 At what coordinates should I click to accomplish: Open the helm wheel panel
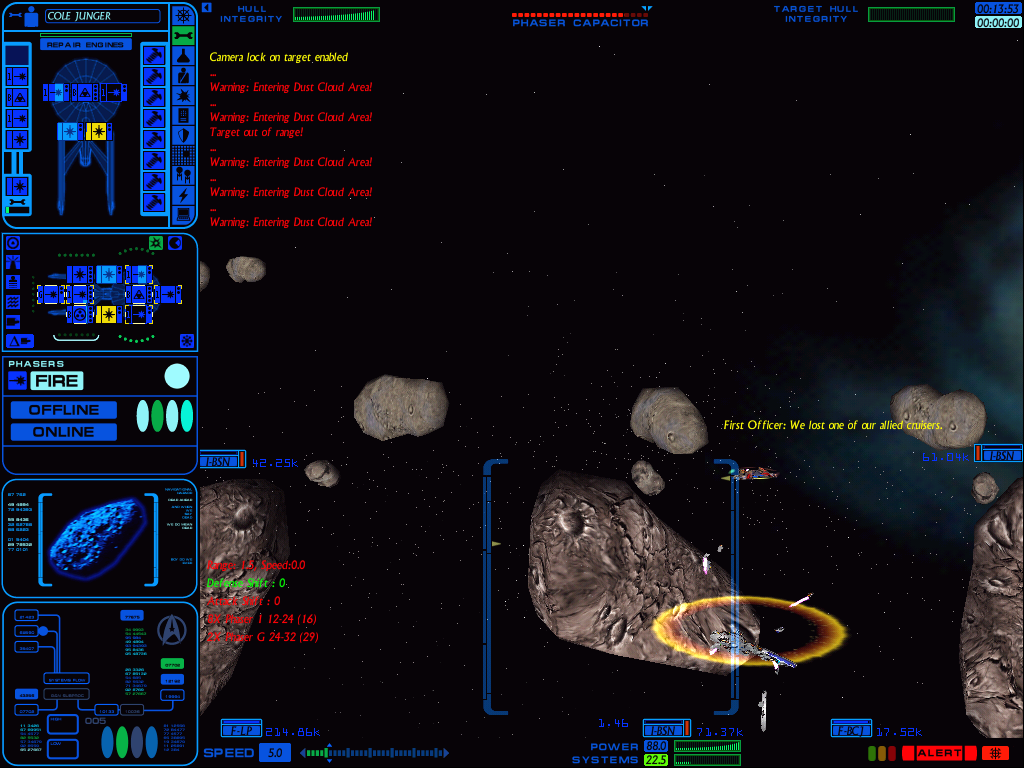[x=183, y=16]
